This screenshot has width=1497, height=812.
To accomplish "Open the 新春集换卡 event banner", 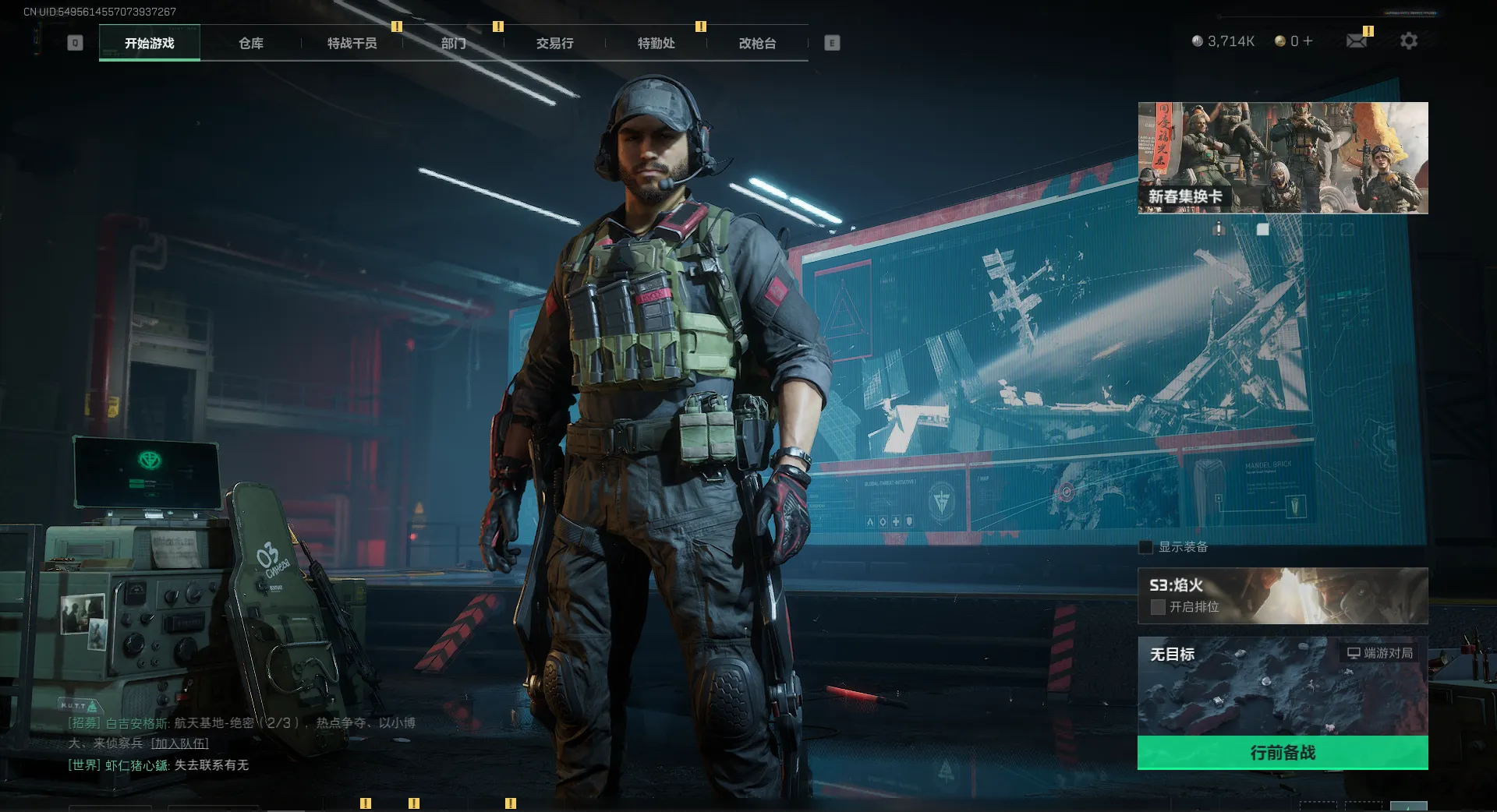I will coord(1283,157).
